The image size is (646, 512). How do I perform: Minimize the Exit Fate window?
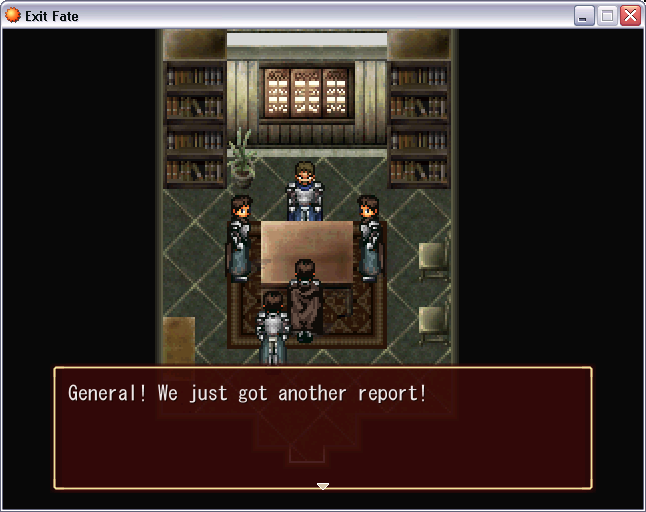584,16
